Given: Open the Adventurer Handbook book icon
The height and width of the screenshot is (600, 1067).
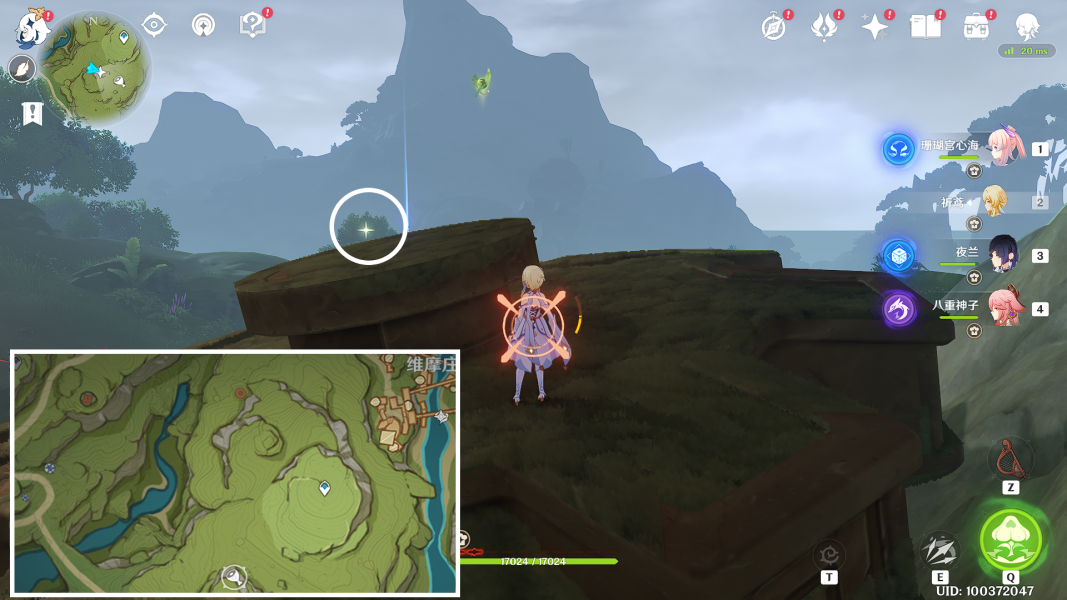Looking at the screenshot, I should [x=926, y=27].
